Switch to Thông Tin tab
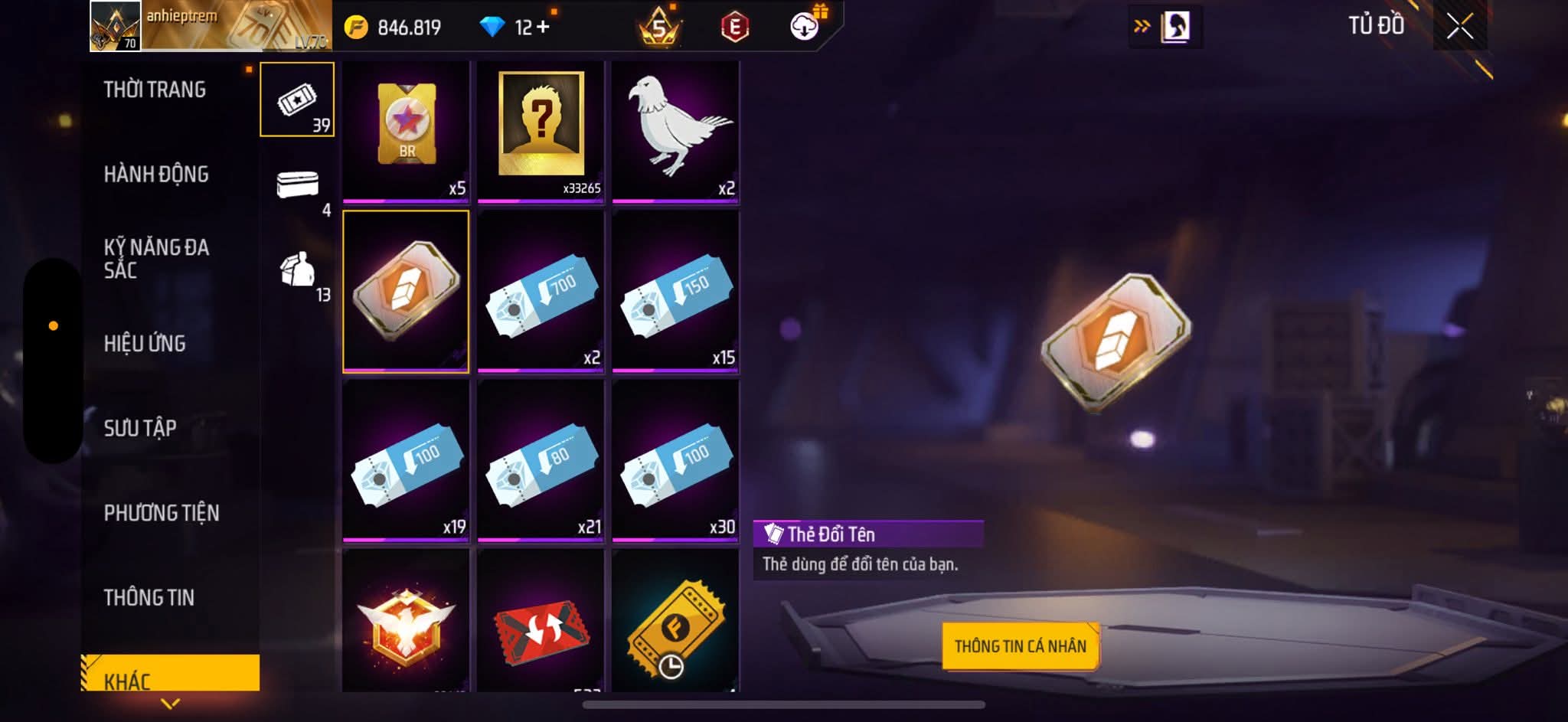Viewport: 1568px width, 722px height. (x=149, y=597)
